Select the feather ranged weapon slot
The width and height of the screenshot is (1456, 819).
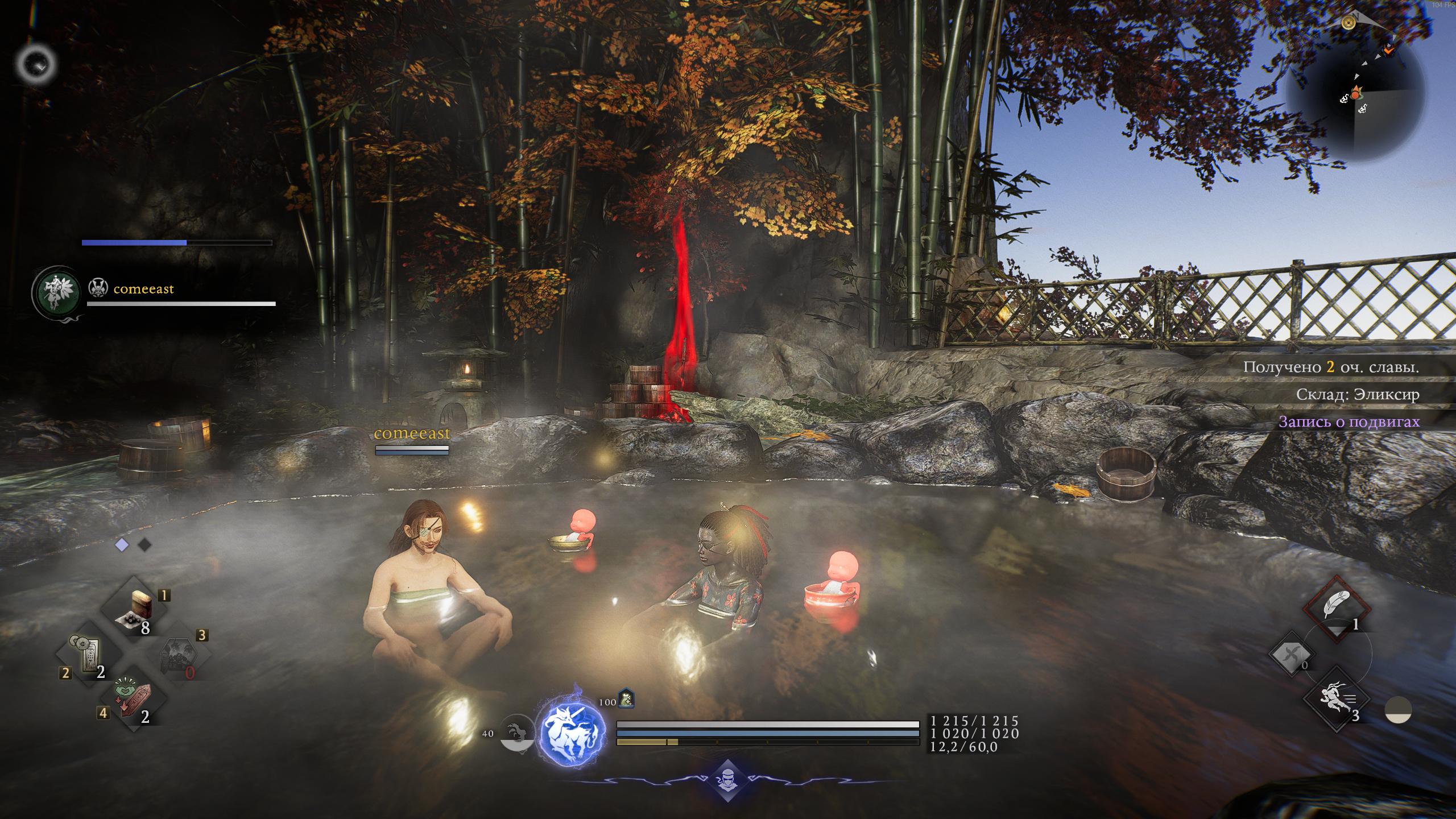click(1336, 607)
